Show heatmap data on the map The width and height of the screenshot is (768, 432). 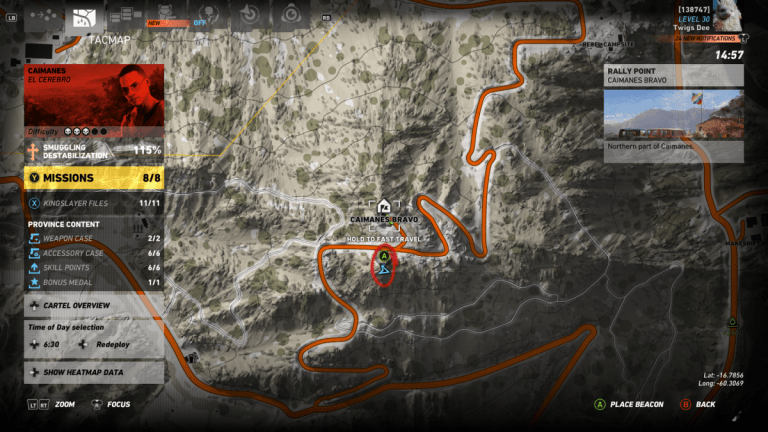94,372
